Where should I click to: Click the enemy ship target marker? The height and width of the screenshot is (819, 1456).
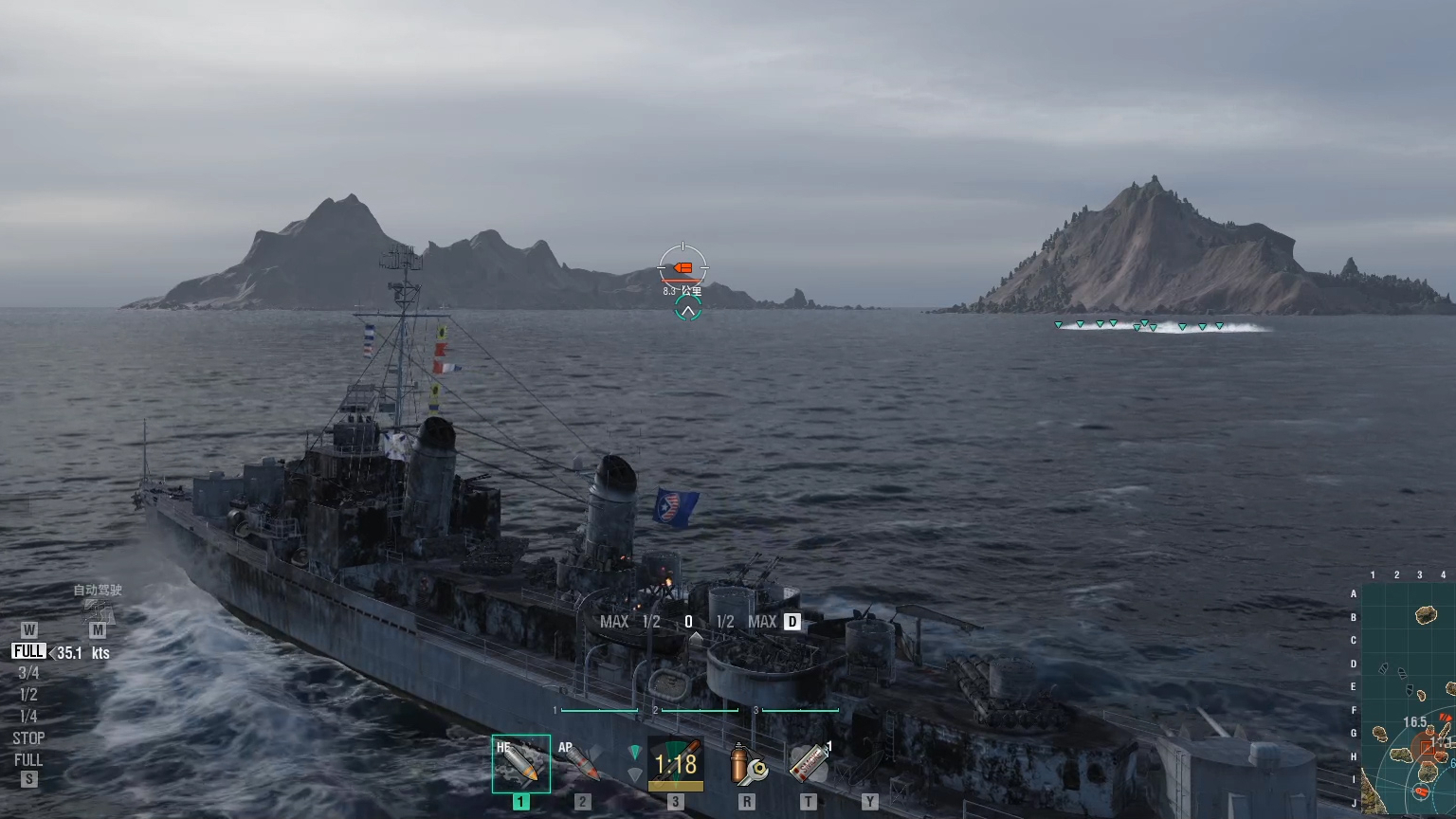tap(682, 268)
